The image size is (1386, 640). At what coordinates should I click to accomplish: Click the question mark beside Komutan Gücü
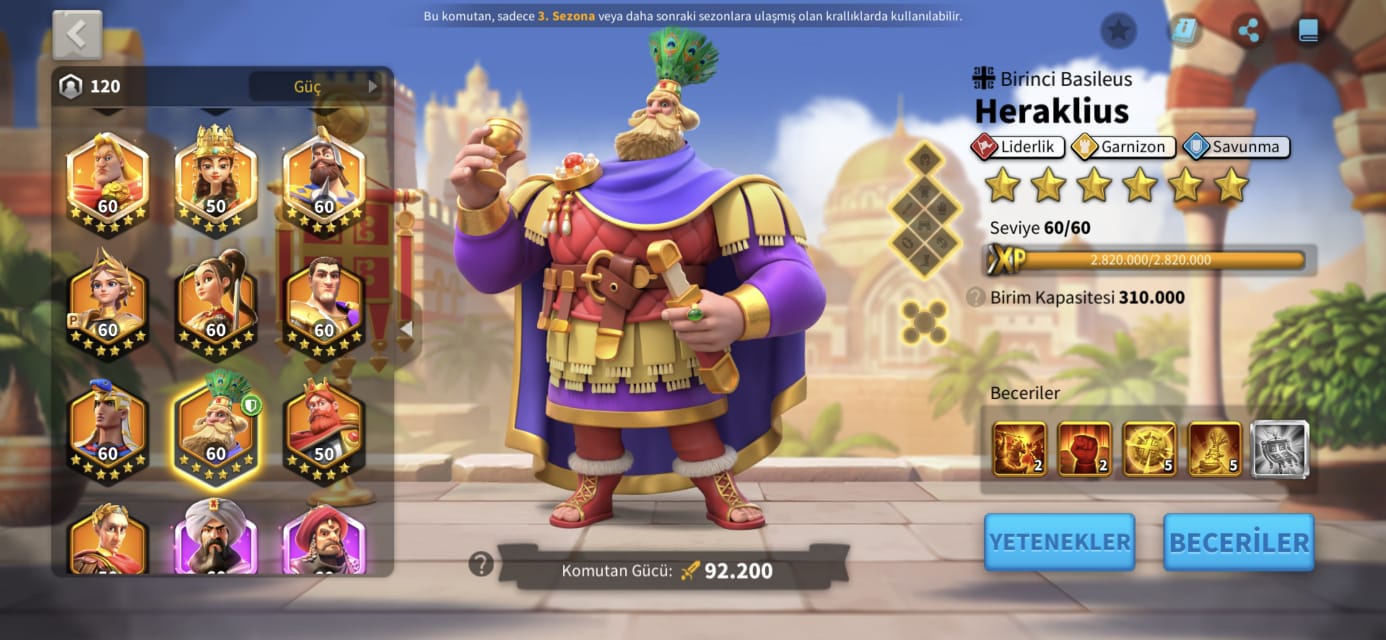point(481,564)
